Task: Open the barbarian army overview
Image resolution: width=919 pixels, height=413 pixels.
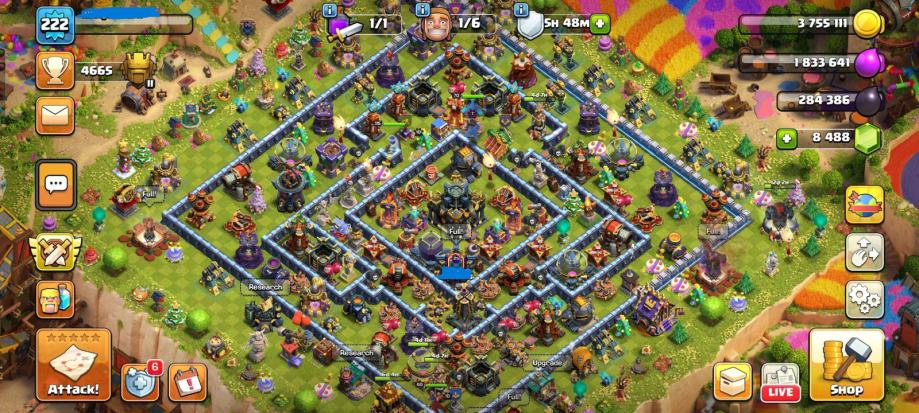Action: pyautogui.click(x=55, y=297)
